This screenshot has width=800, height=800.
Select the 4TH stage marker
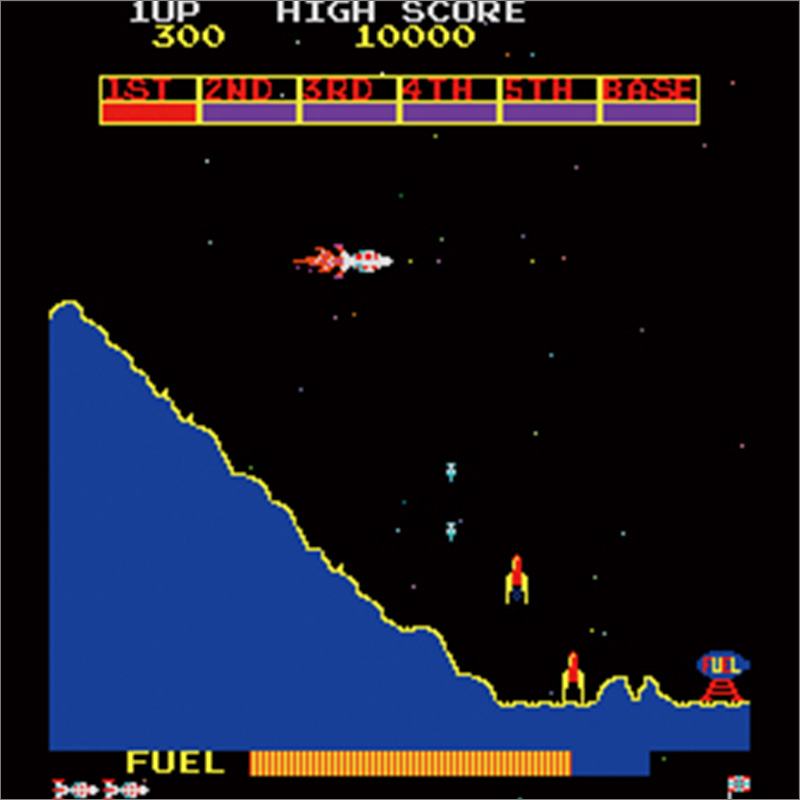(x=450, y=100)
